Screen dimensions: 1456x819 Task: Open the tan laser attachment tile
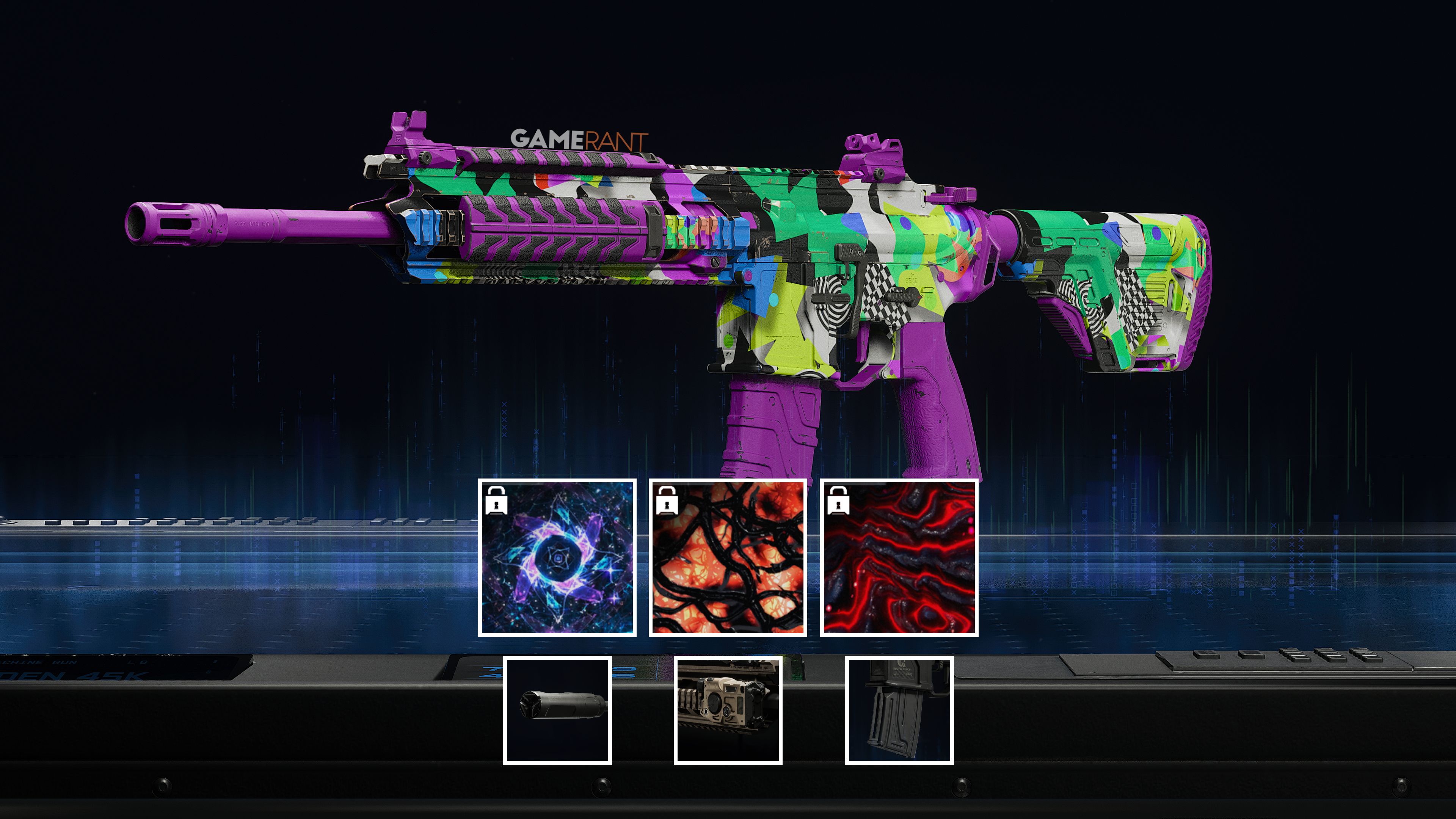[728, 710]
